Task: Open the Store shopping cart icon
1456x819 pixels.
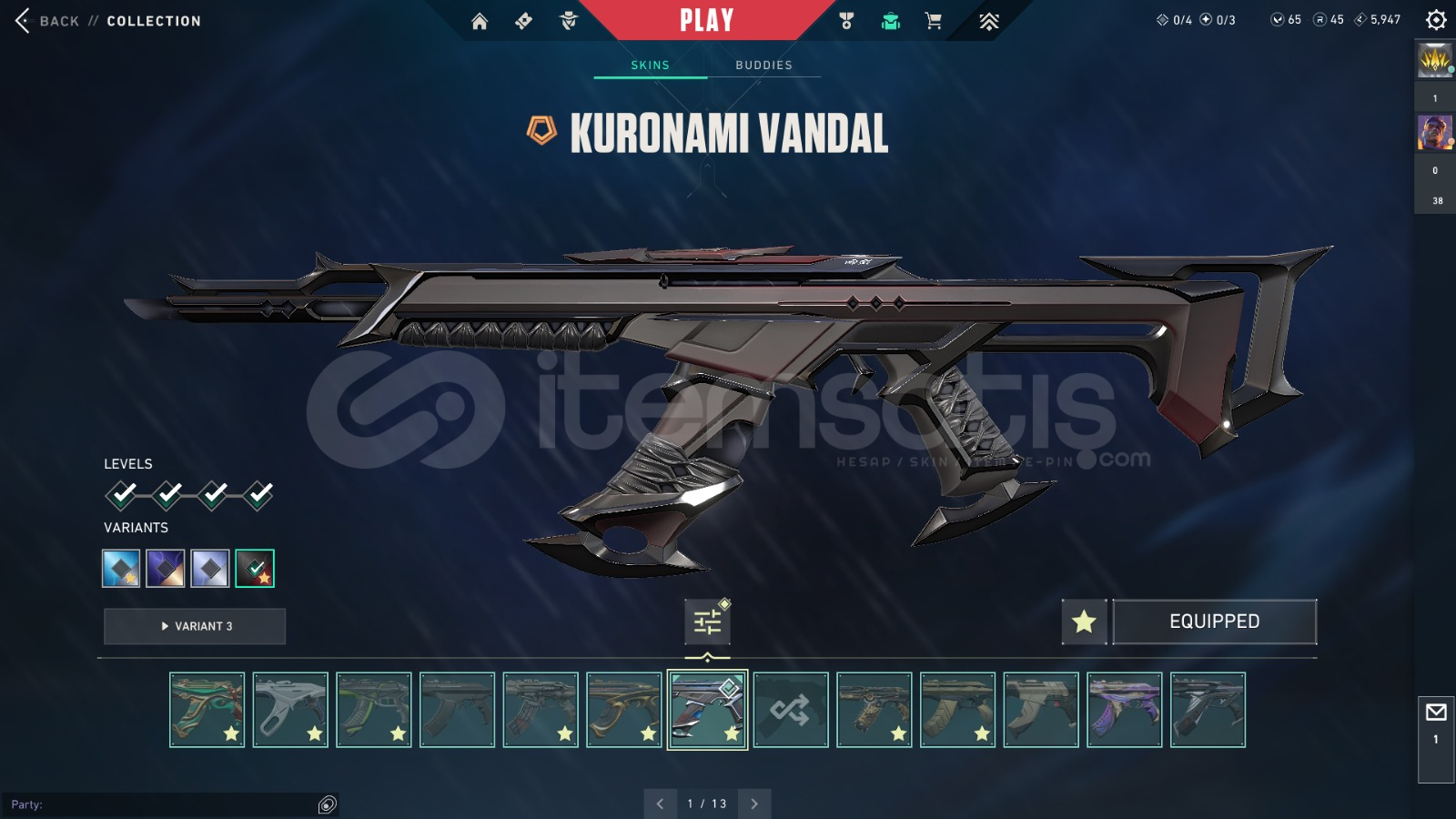Action: pyautogui.click(x=935, y=20)
